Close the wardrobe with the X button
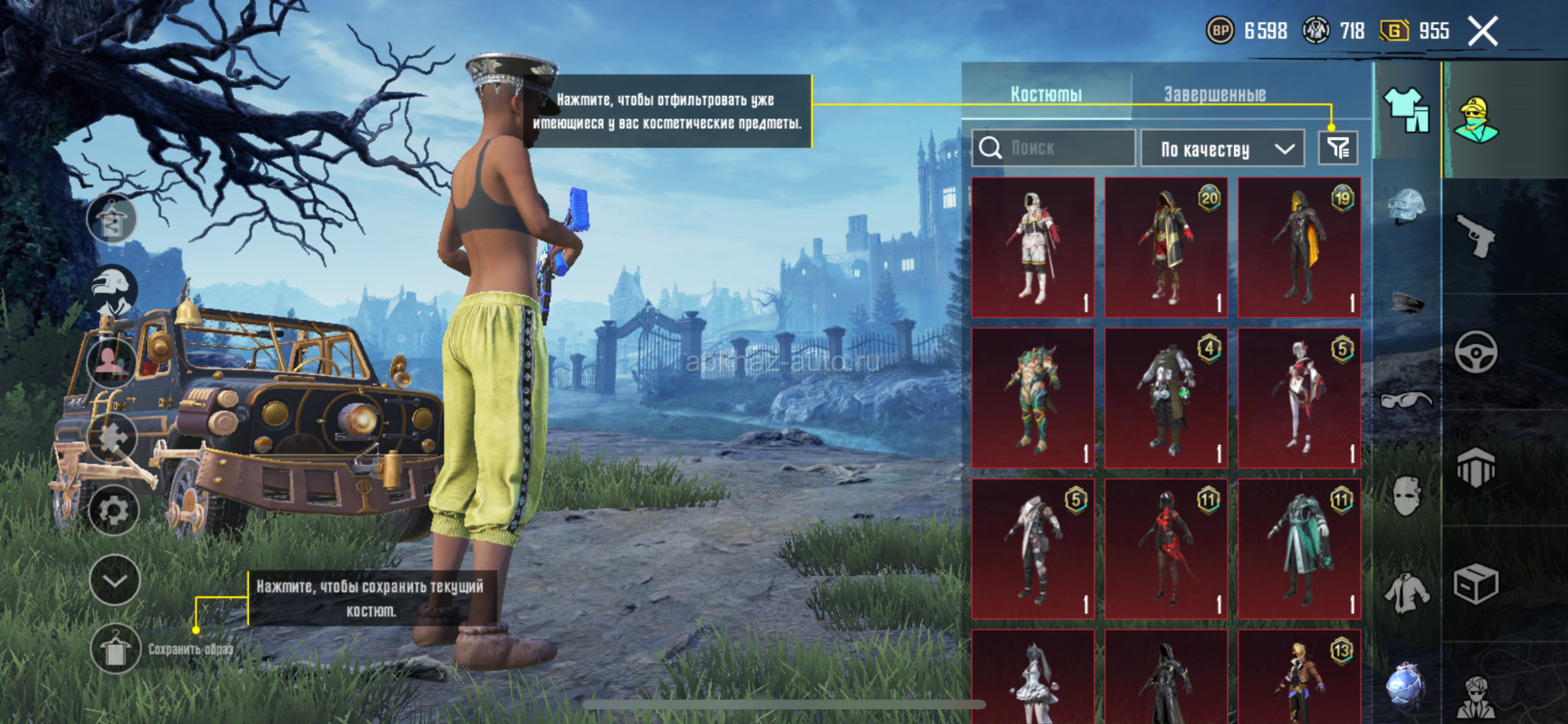The width and height of the screenshot is (1568, 724). 1482,32
